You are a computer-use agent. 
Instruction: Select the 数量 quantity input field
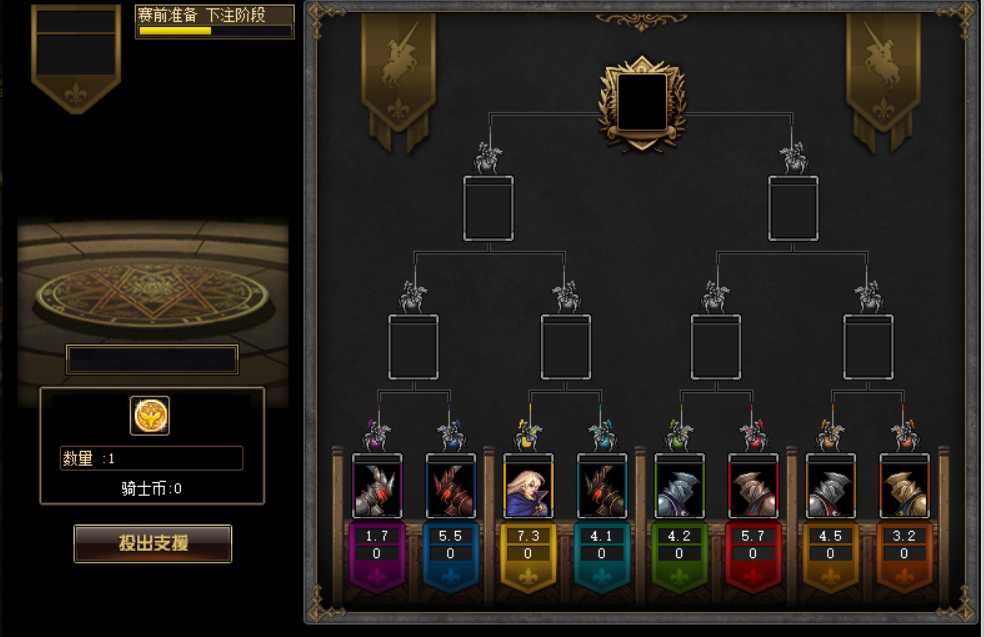[x=151, y=458]
